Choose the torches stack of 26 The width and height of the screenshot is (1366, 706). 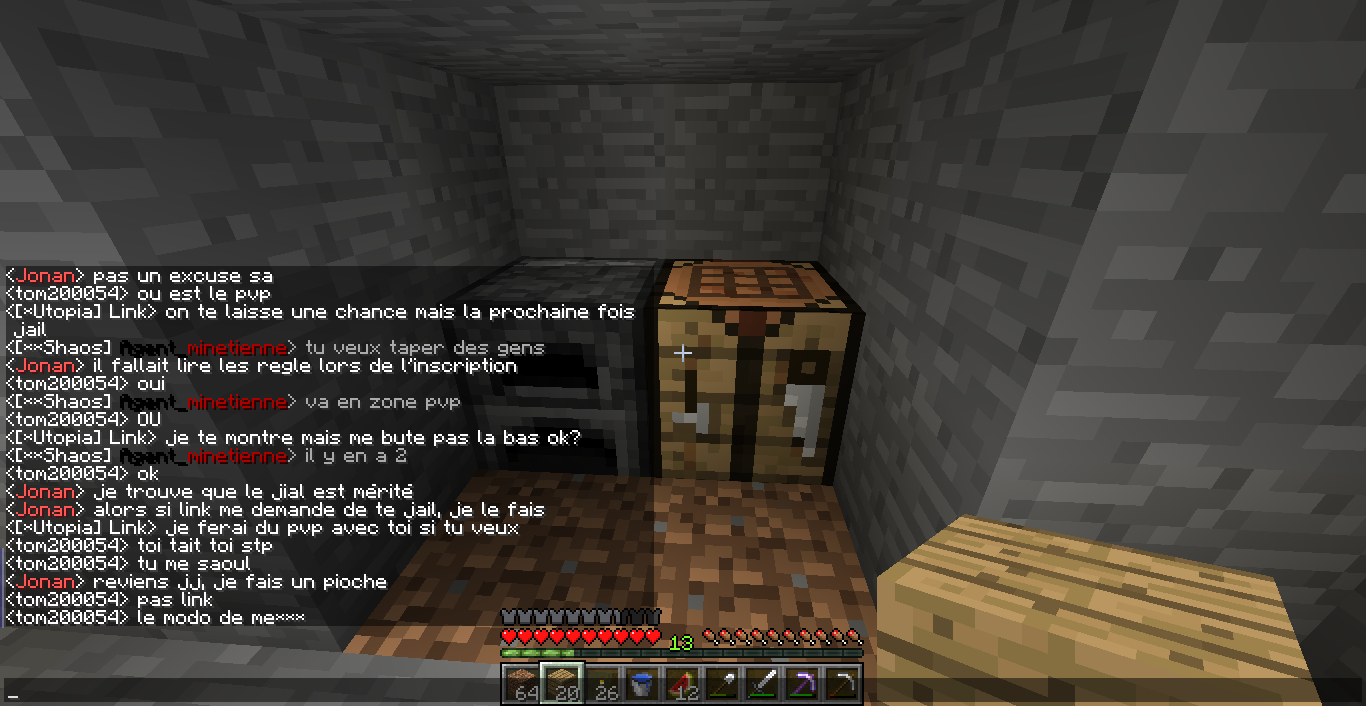pyautogui.click(x=601, y=684)
